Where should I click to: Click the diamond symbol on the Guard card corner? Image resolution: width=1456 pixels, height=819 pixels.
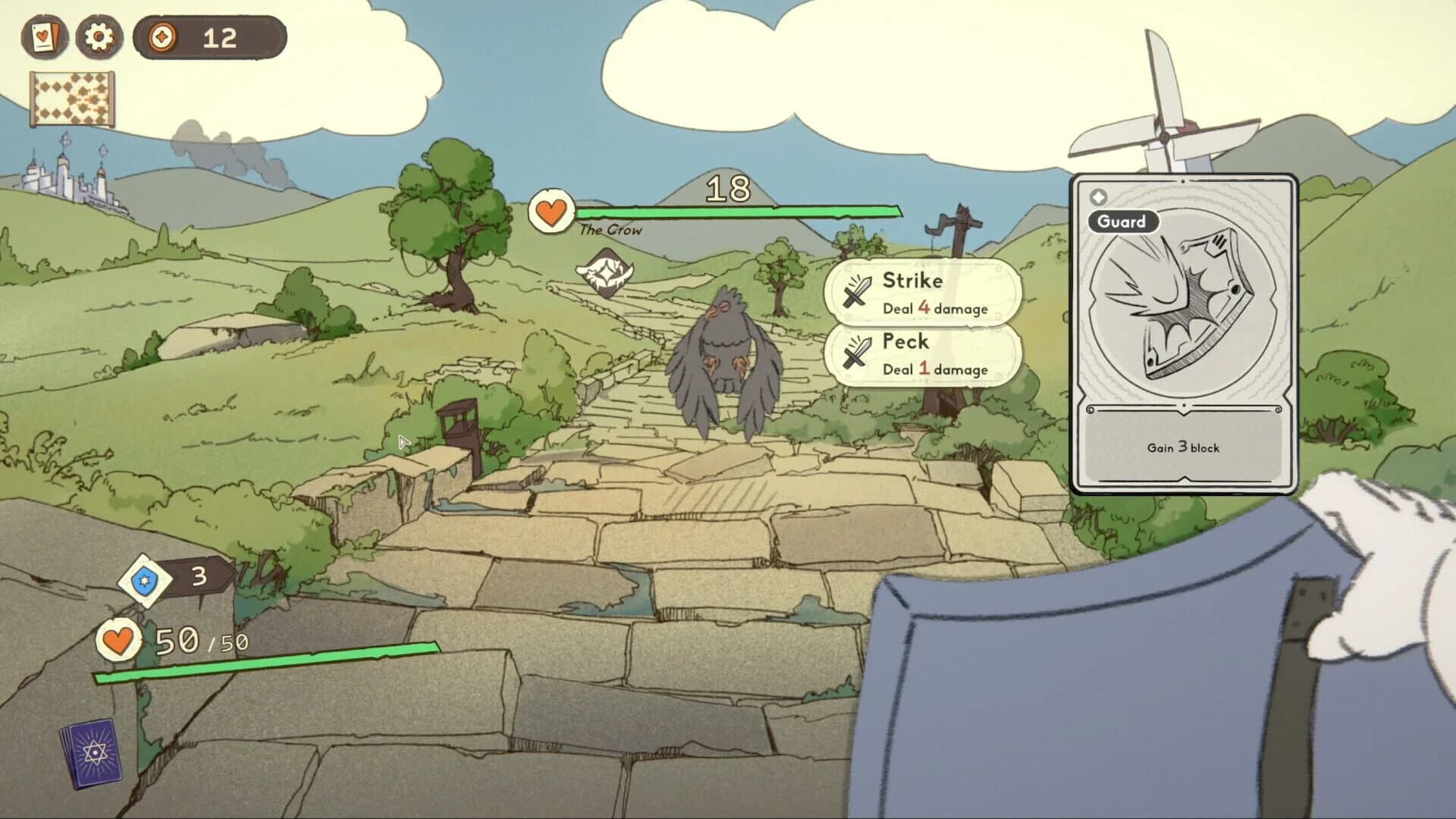[1097, 196]
